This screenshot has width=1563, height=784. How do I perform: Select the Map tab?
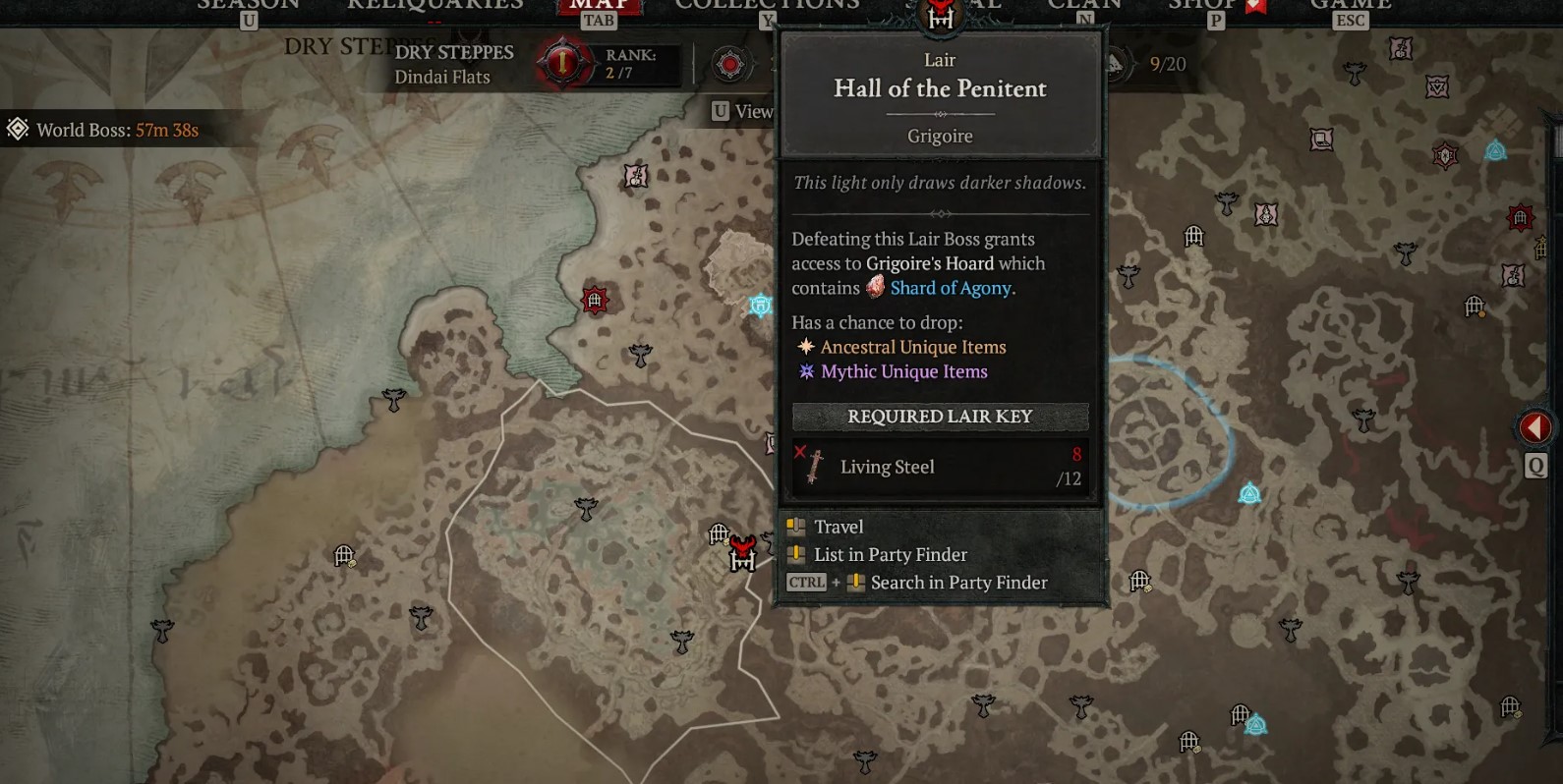599,8
